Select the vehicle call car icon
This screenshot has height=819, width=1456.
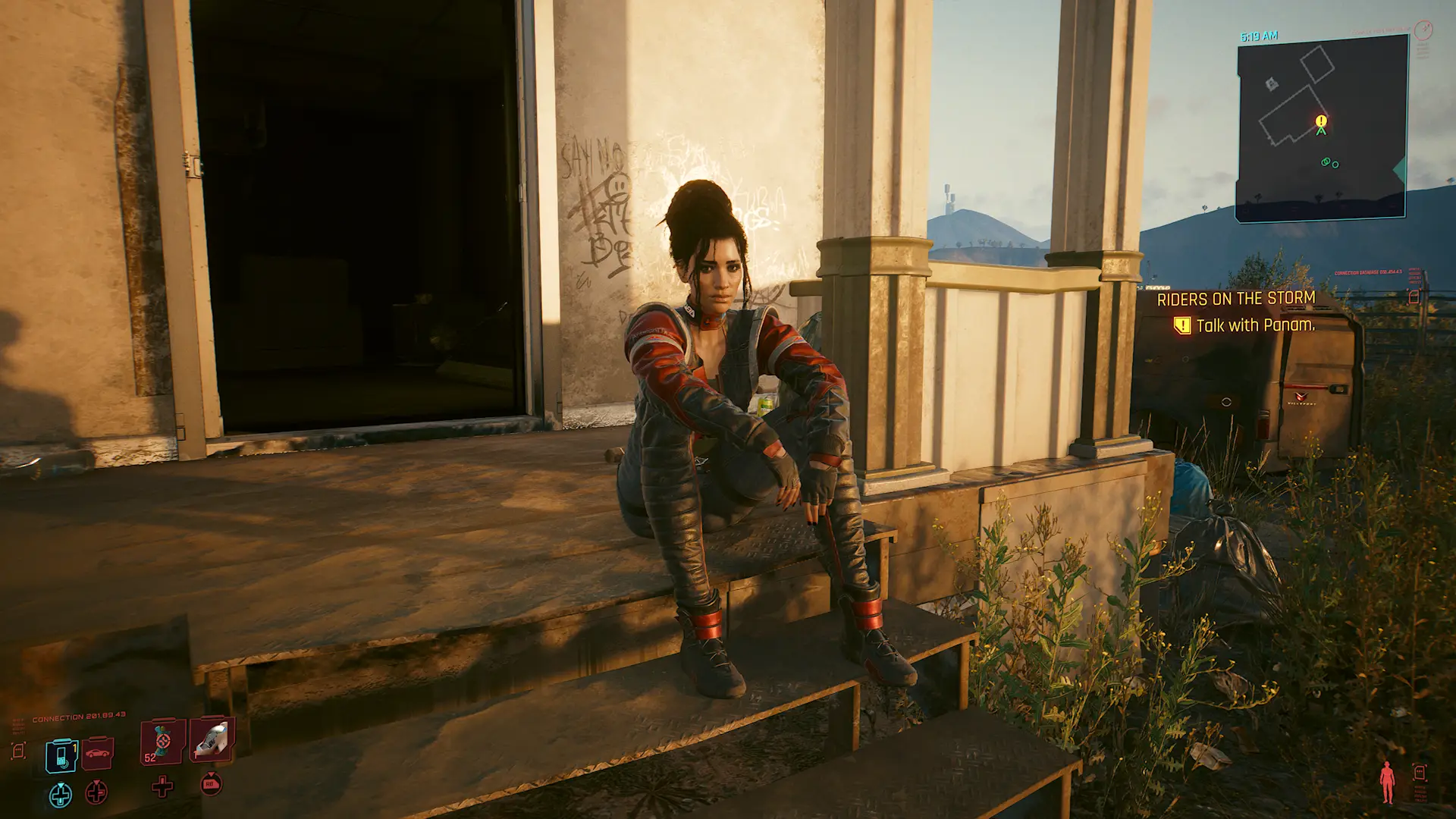pos(97,753)
